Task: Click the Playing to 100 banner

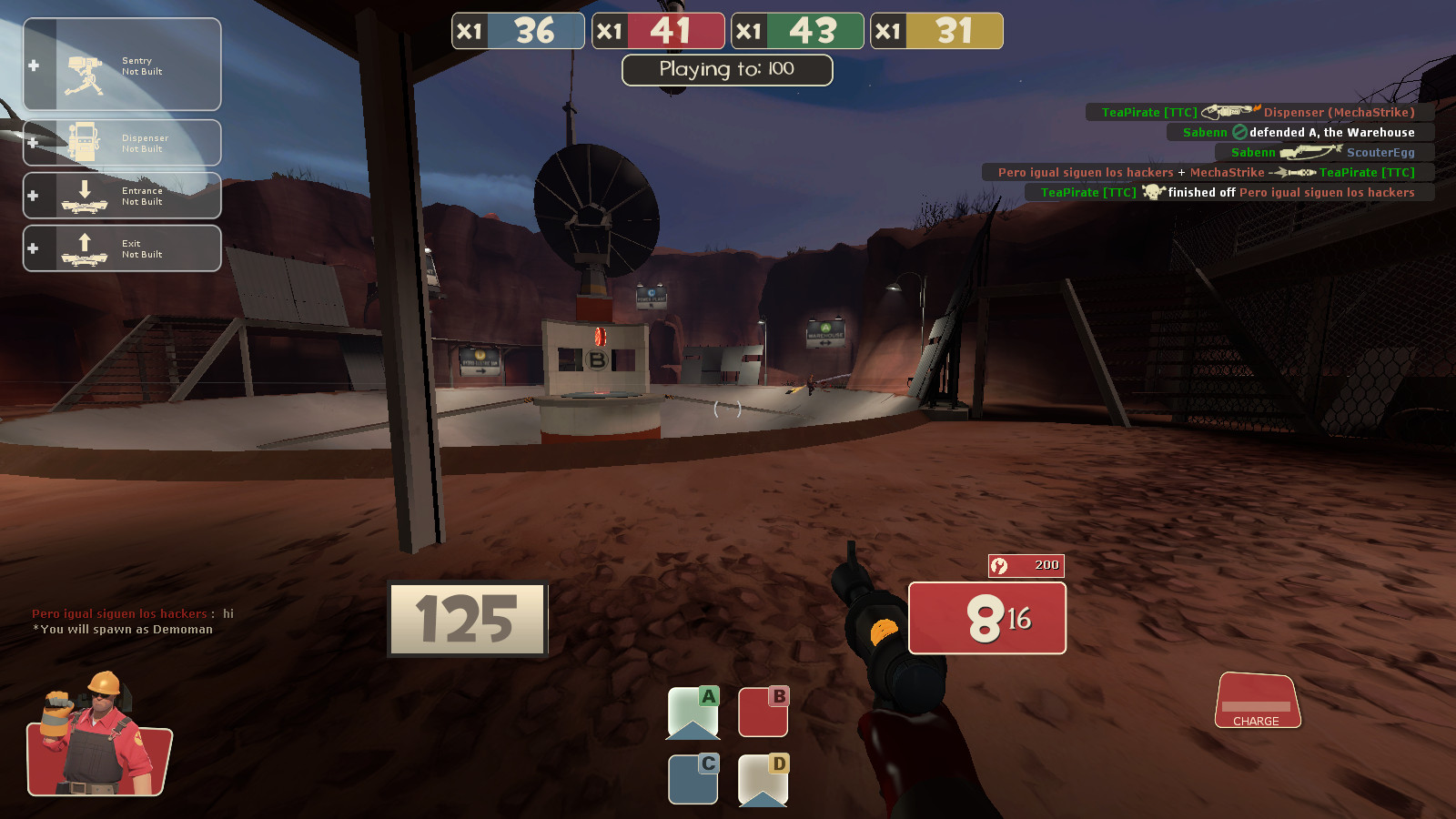Action: pyautogui.click(x=725, y=70)
